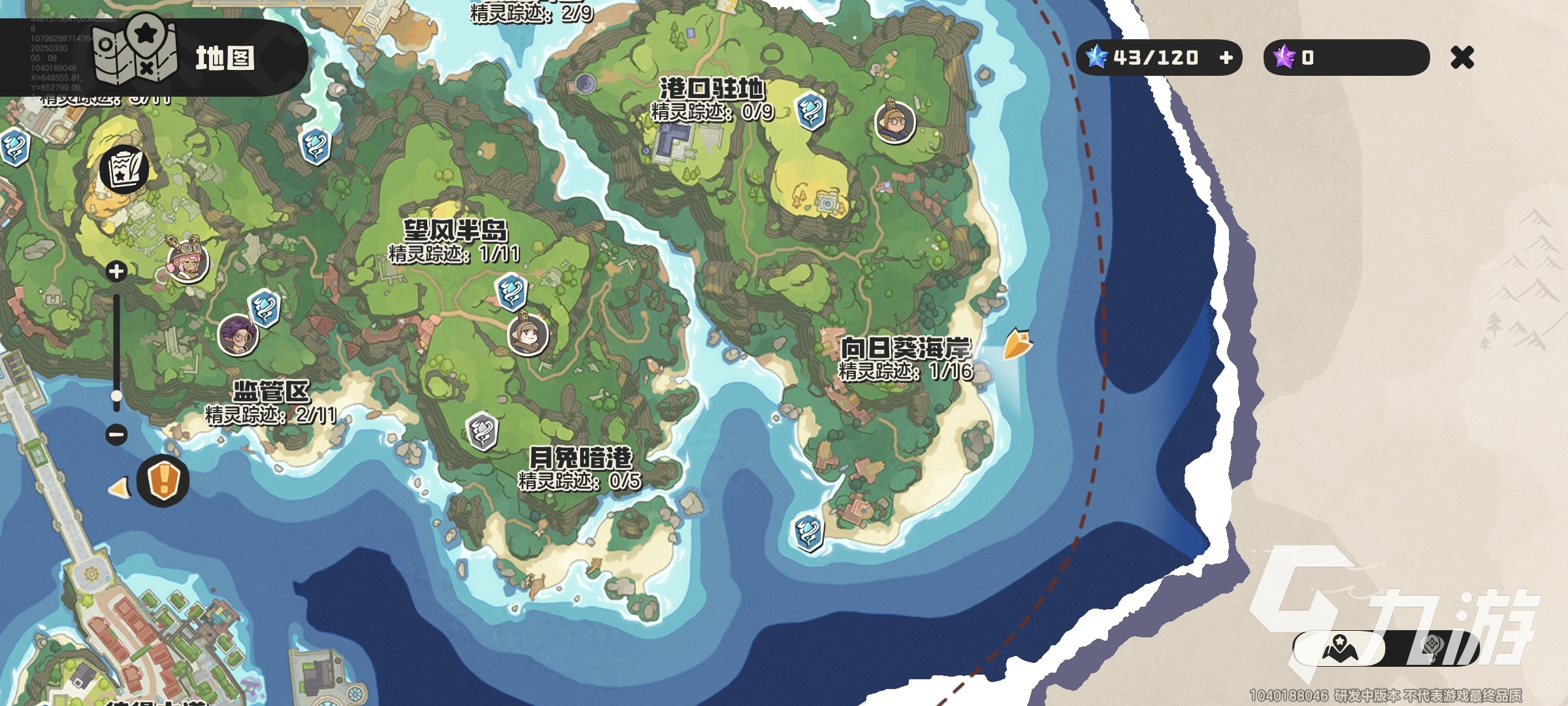Expand the blue star counter with the + button
This screenshot has height=706, width=1568.
[1226, 58]
